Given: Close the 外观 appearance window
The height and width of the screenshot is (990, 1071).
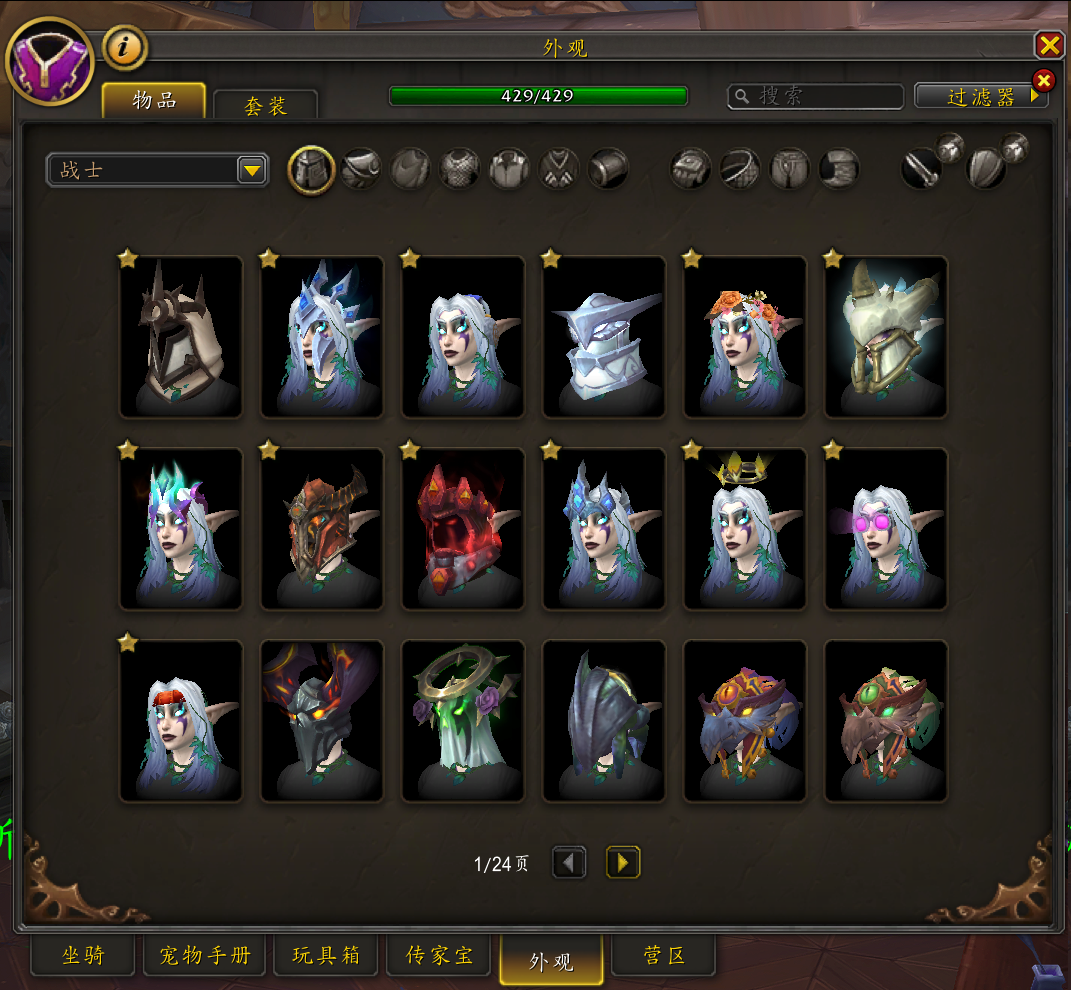Looking at the screenshot, I should coord(1049,45).
